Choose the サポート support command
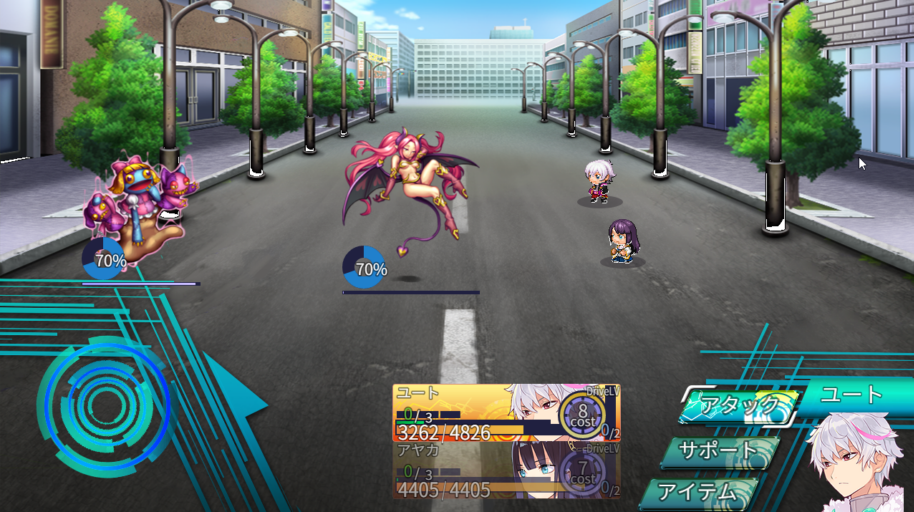 pos(718,451)
